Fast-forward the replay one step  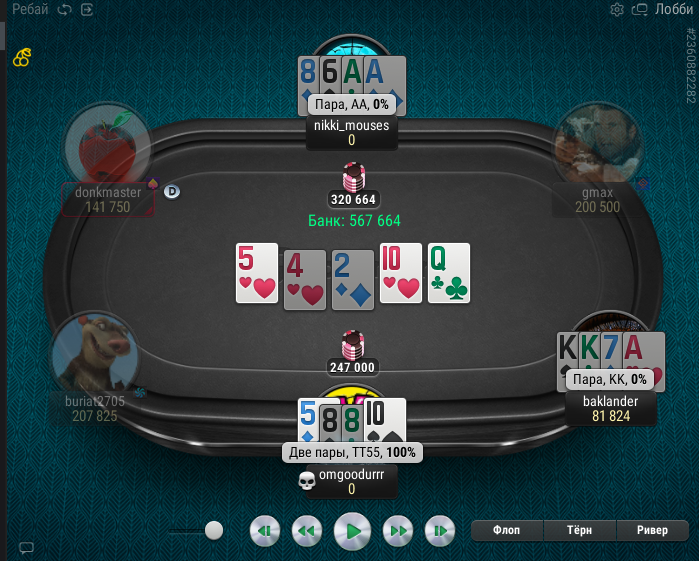coord(398,531)
